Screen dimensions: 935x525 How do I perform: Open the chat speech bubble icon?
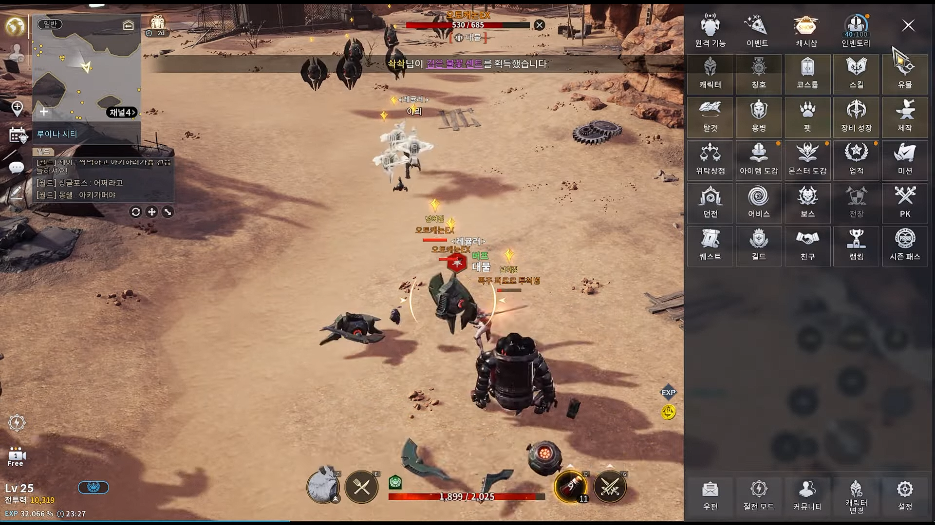[17, 167]
